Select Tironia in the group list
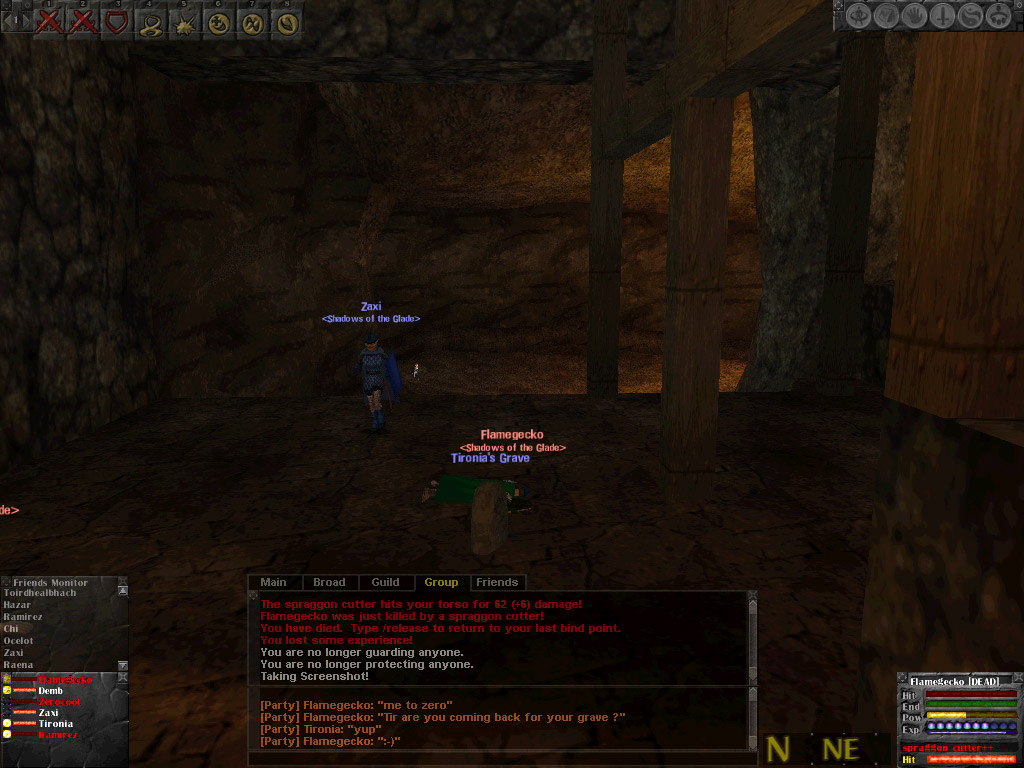The height and width of the screenshot is (768, 1024). (x=56, y=723)
